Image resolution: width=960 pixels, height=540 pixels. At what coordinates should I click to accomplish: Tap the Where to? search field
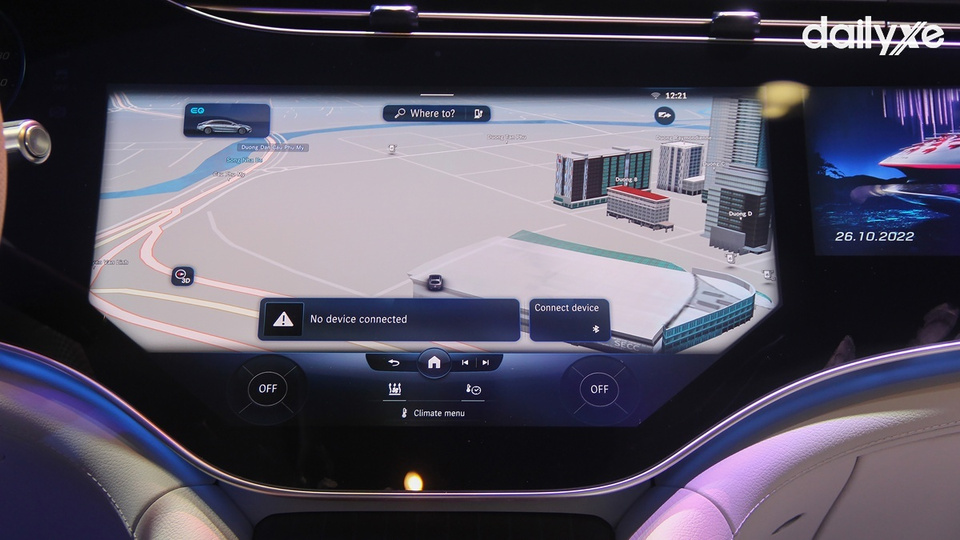click(426, 114)
